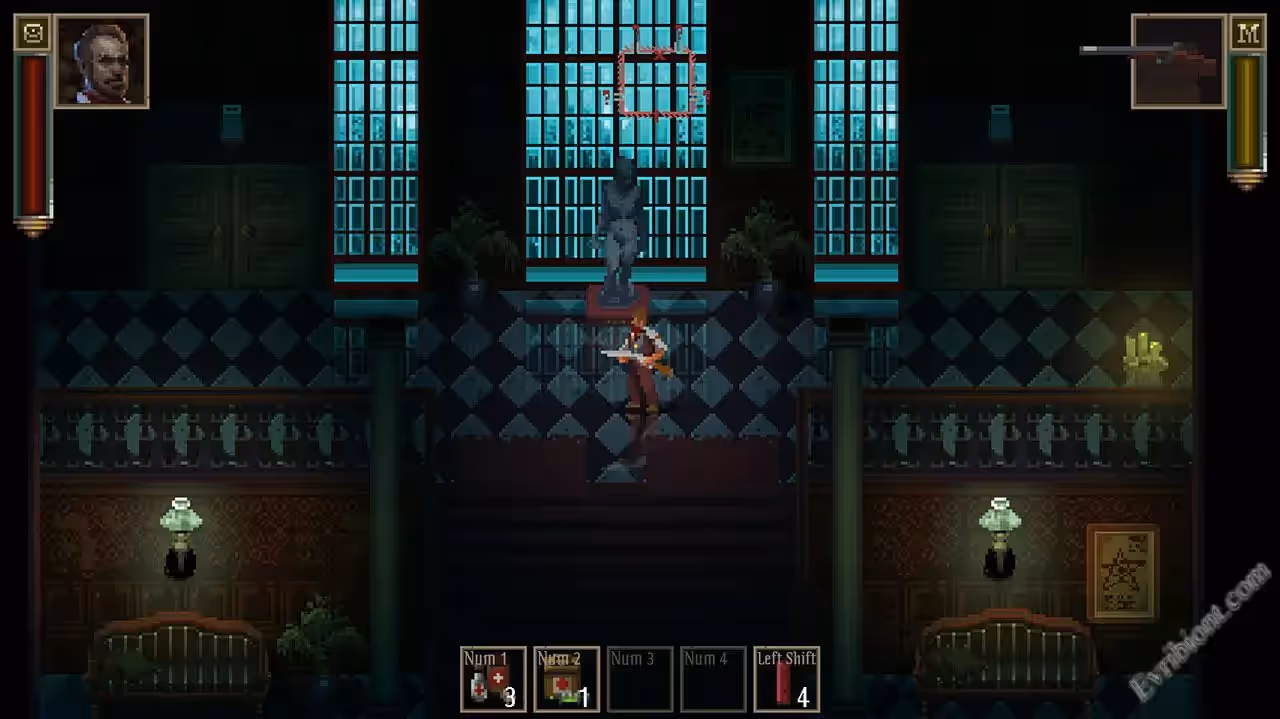Use the Num 2 first aid kit slot

coord(566,679)
